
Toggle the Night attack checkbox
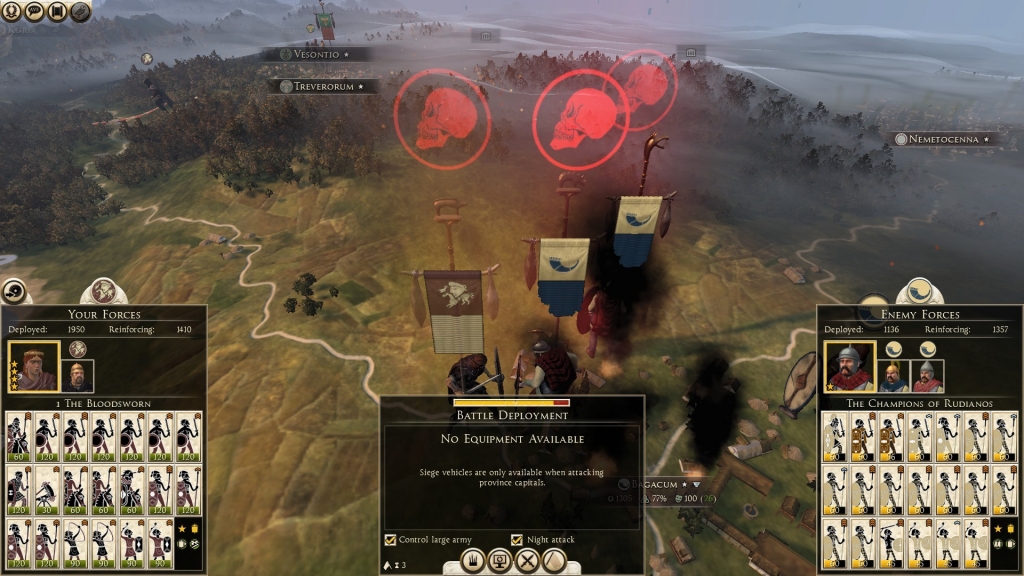[517, 540]
